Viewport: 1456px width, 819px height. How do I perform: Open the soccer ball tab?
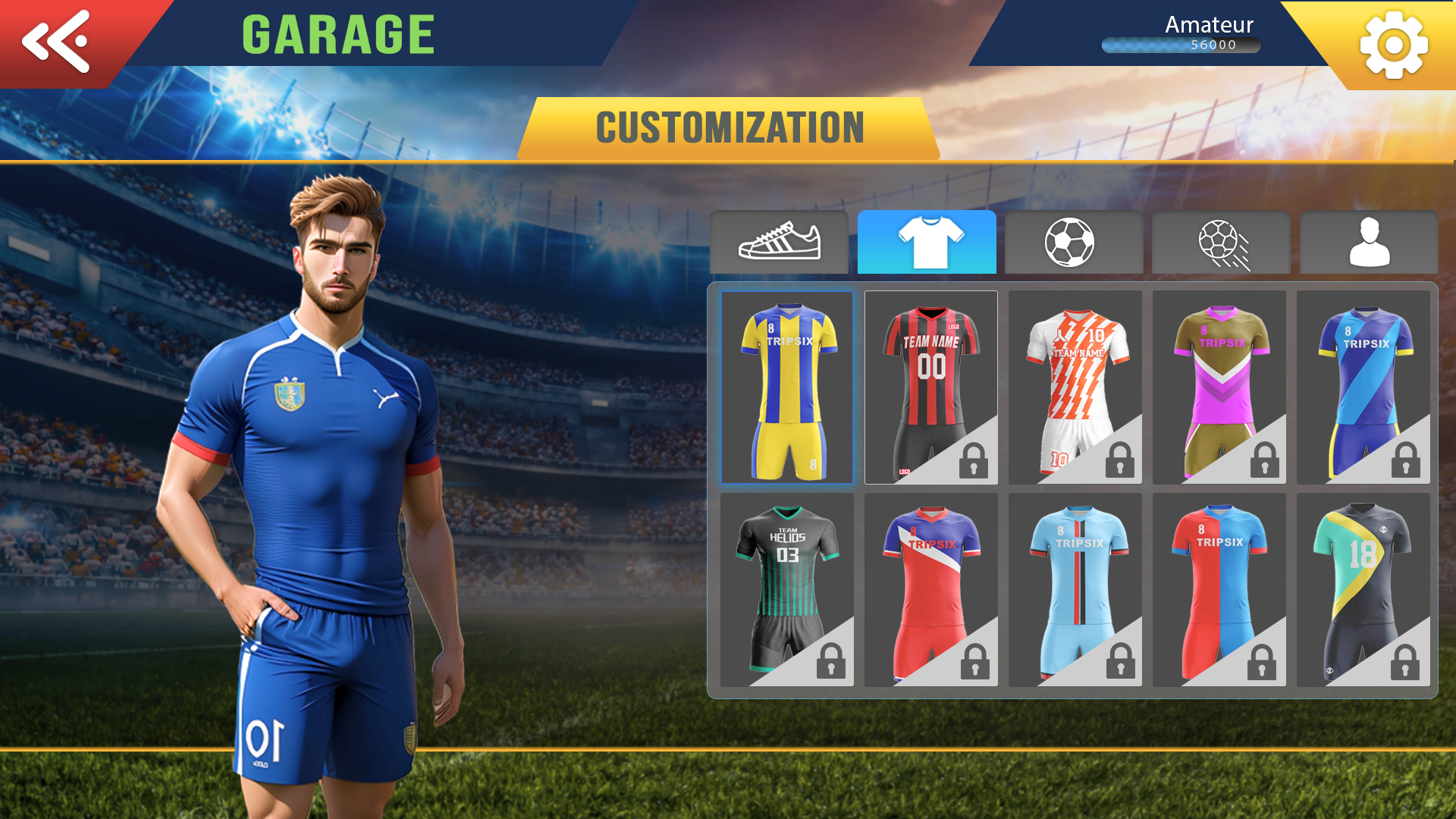point(1073,243)
